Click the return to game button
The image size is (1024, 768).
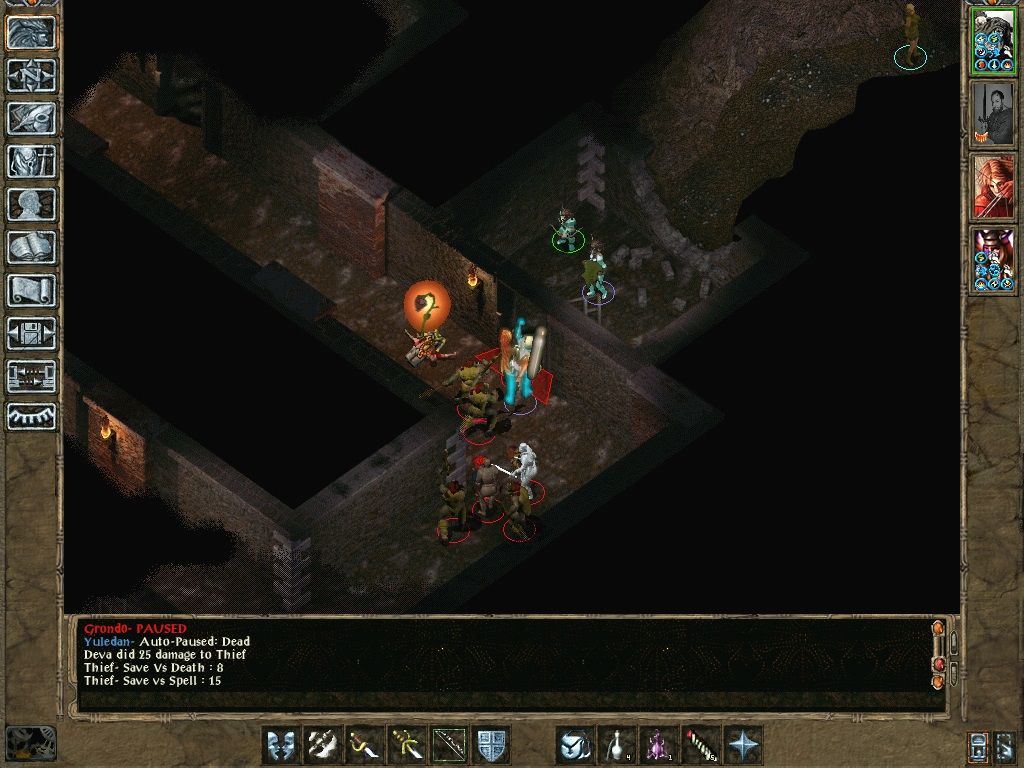32,32
